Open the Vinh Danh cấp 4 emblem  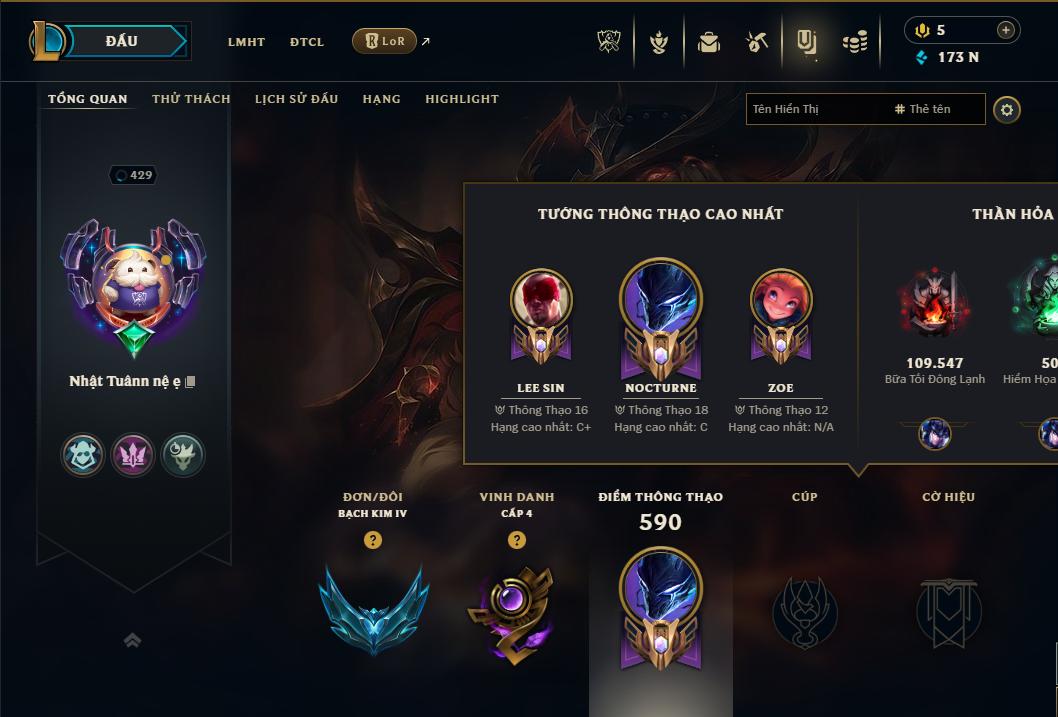pos(516,612)
